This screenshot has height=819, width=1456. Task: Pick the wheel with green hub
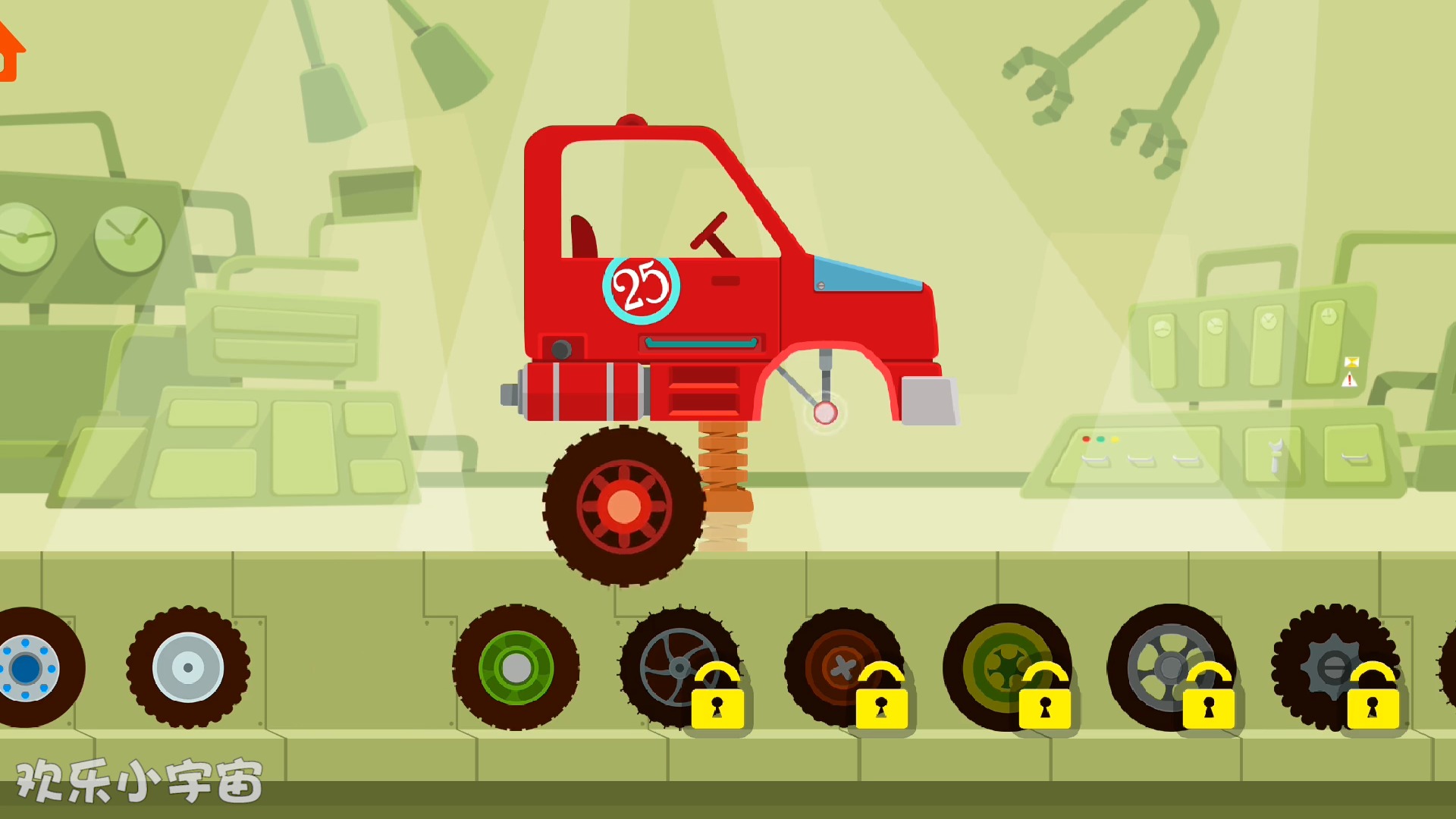(516, 667)
